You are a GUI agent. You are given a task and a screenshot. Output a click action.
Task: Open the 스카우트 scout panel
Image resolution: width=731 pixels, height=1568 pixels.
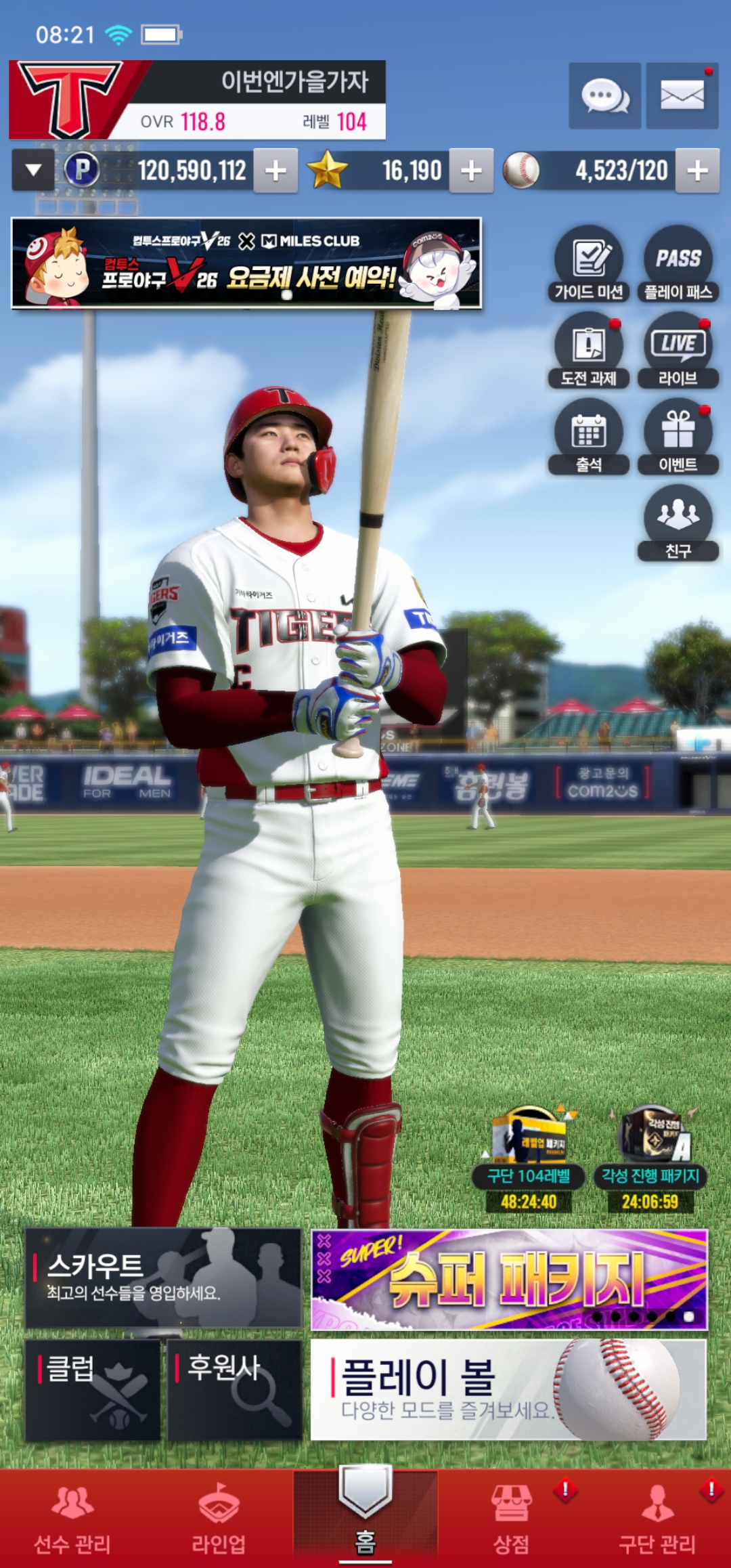(163, 1278)
